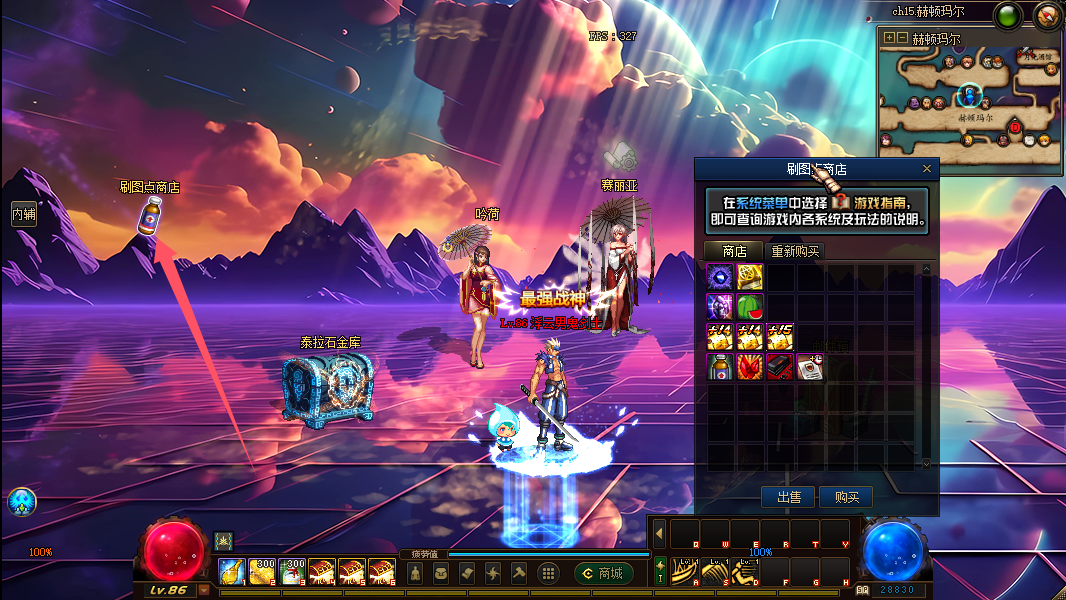Select the watermelon item in the shop
Viewport: 1066px width, 600px height.
750,306
